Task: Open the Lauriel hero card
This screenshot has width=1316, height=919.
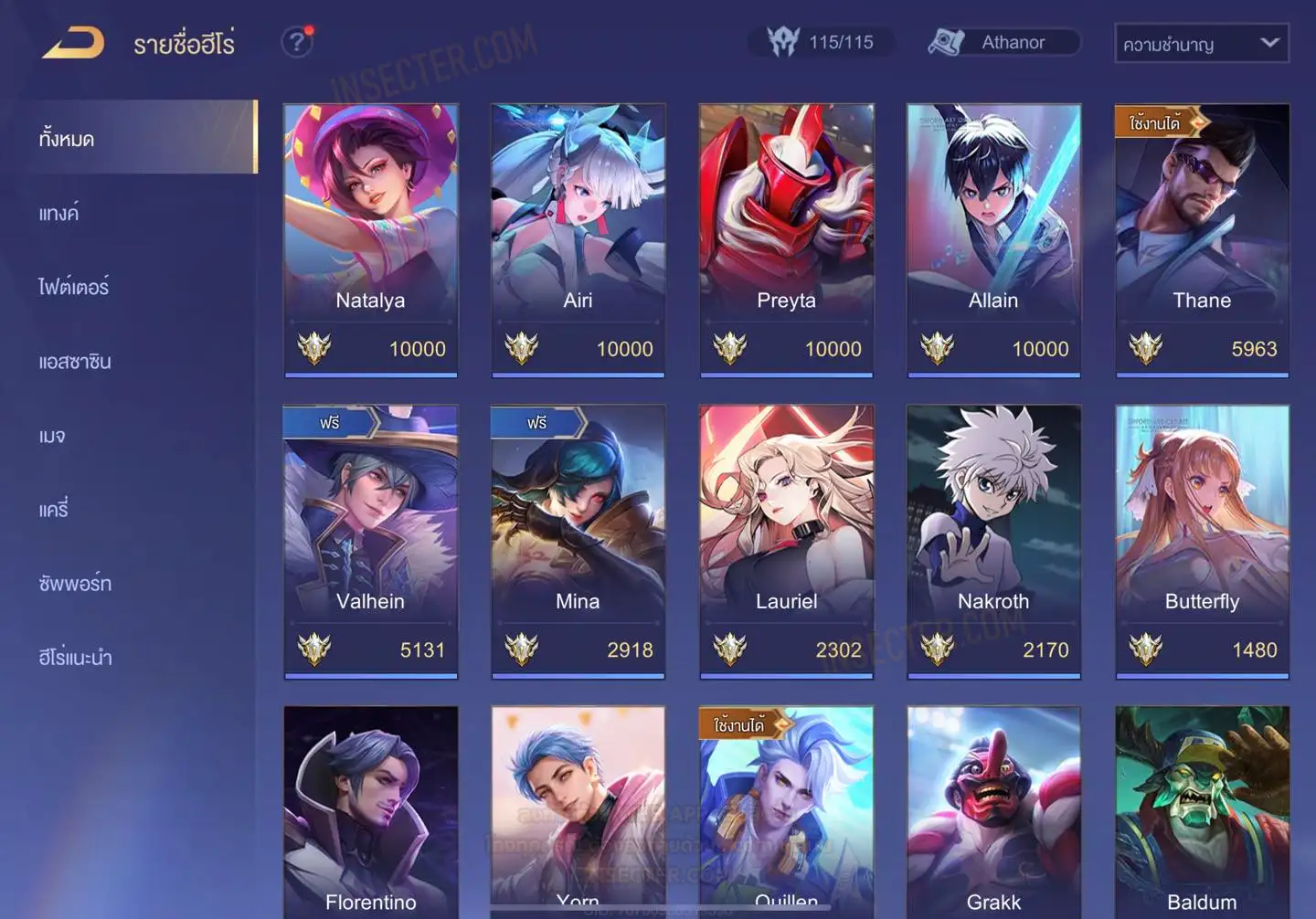Action: (786, 541)
